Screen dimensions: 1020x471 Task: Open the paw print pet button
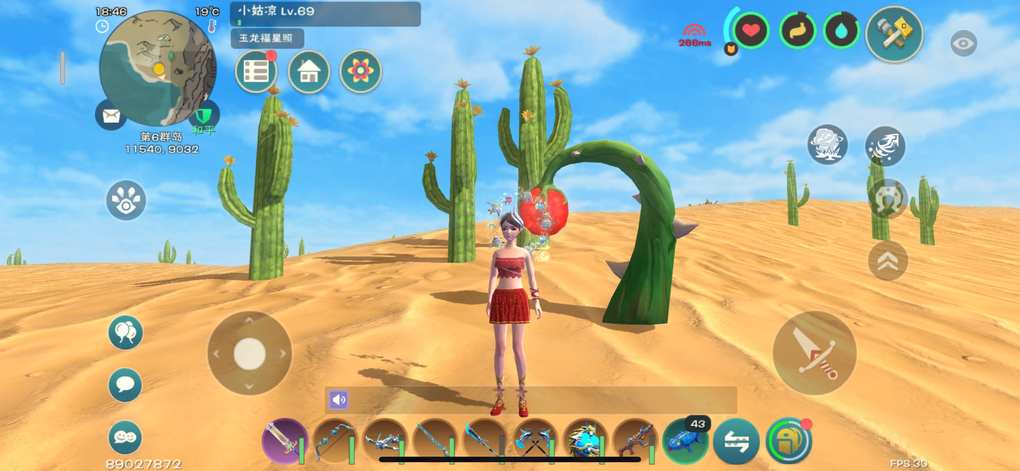(x=126, y=200)
